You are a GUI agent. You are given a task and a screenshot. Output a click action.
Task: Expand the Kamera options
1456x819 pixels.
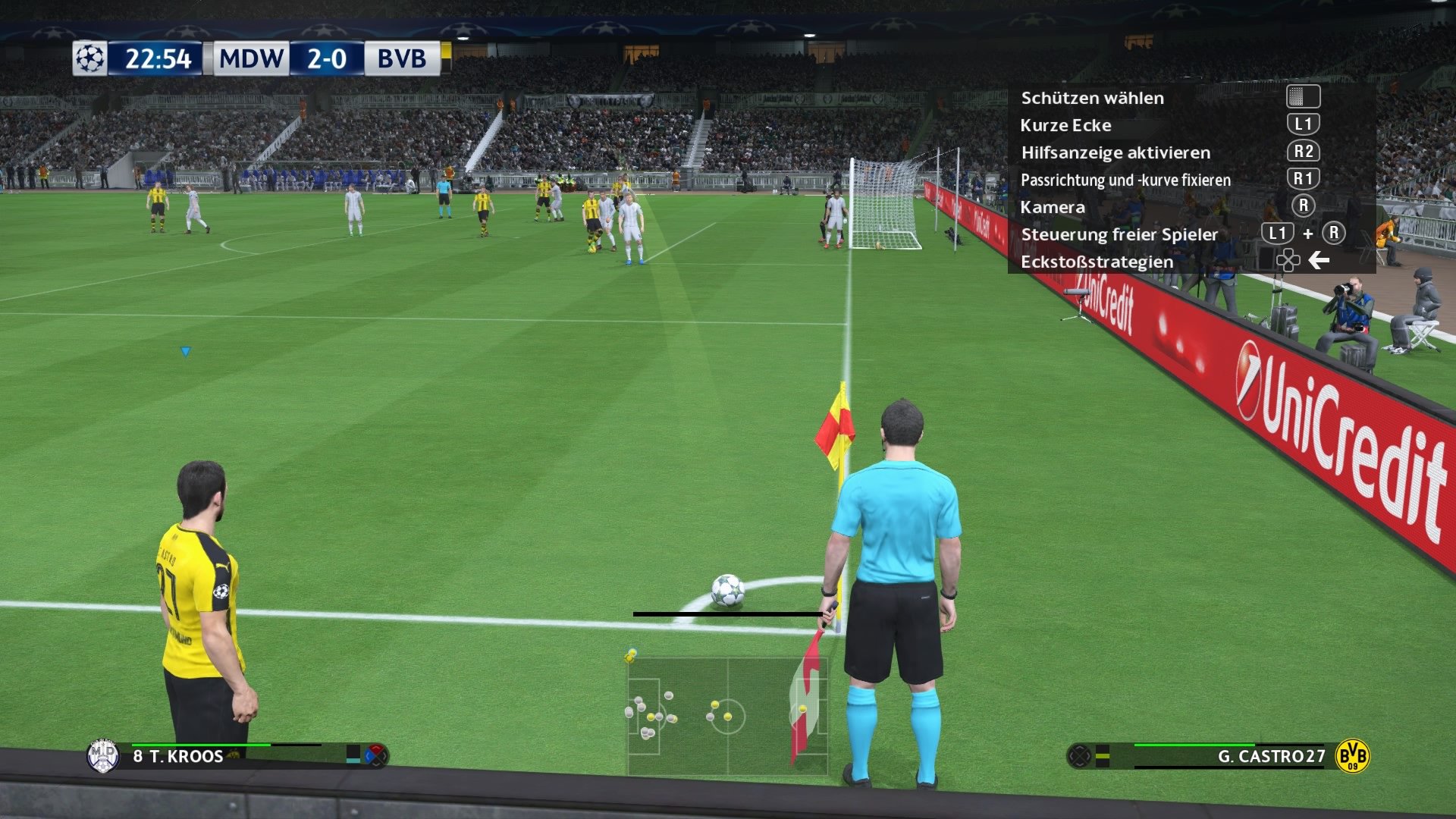[x=1054, y=207]
